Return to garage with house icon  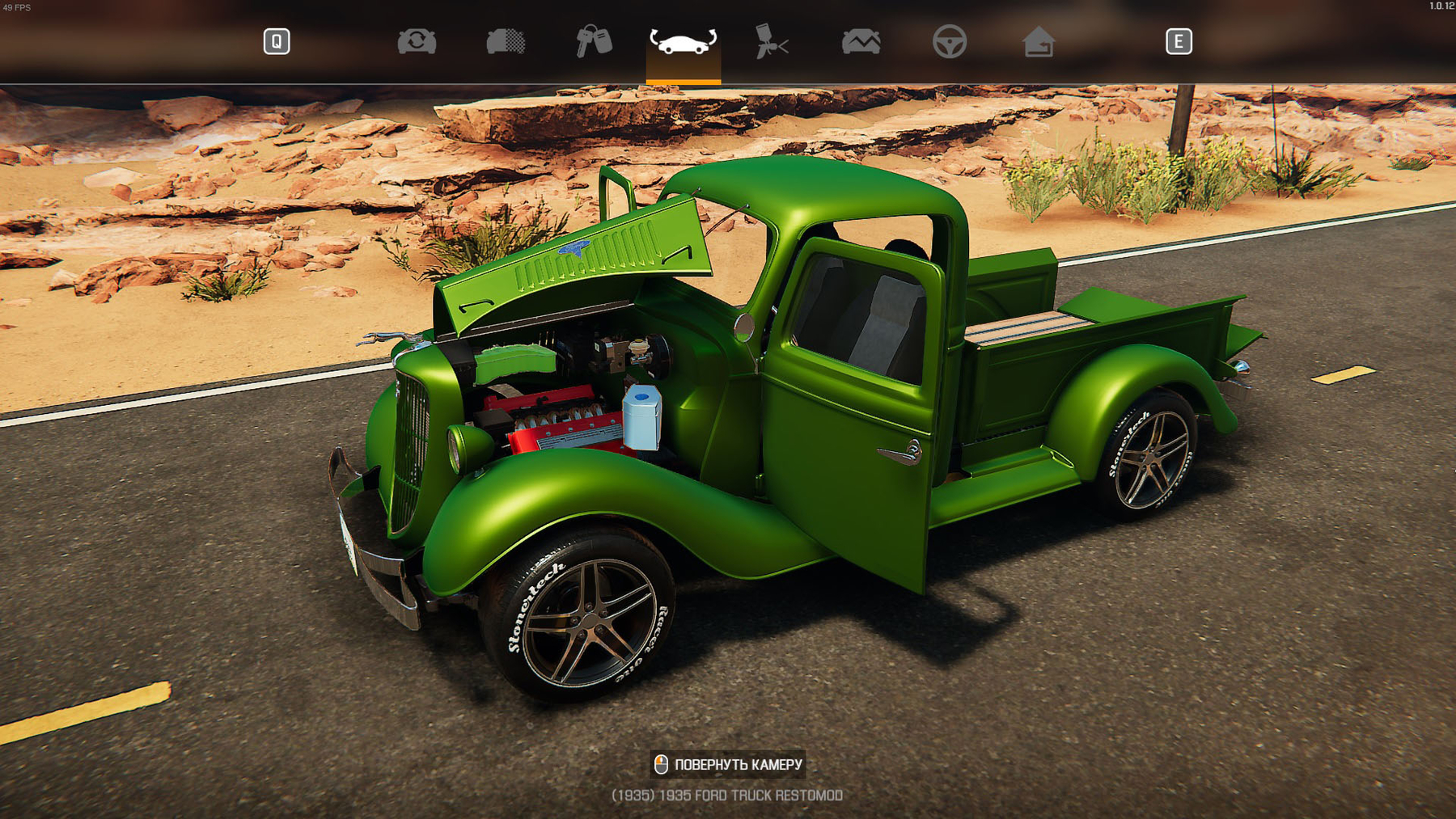[x=1038, y=42]
